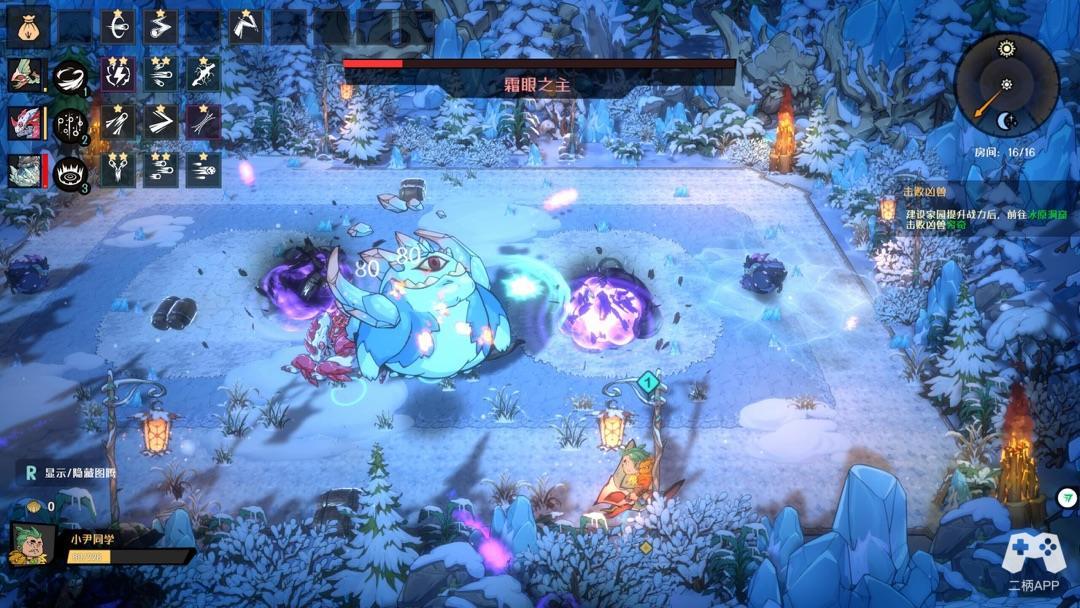Click the shell currency icon
This screenshot has height=608, width=1080.
coord(34,506)
